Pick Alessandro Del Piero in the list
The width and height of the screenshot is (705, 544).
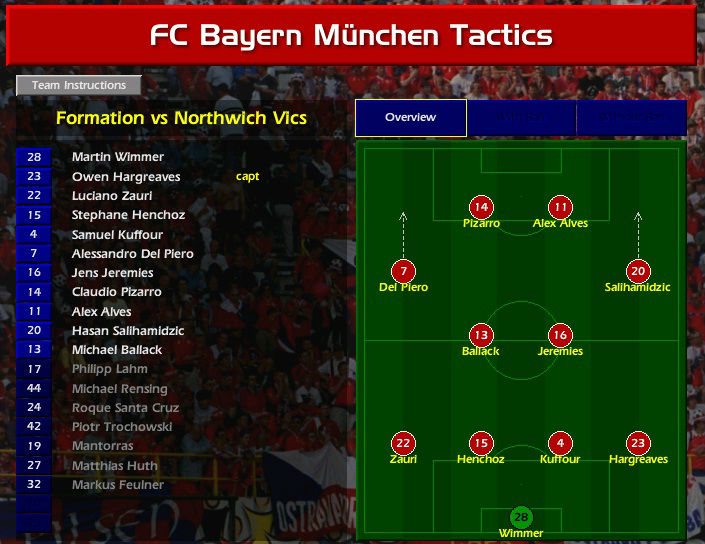[132, 254]
